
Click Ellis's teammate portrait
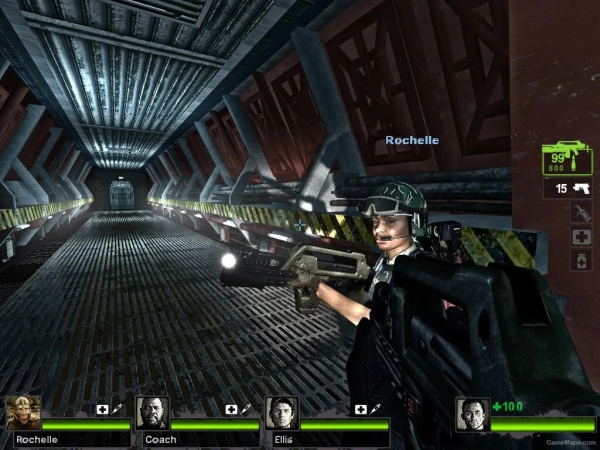pyautogui.click(x=281, y=413)
